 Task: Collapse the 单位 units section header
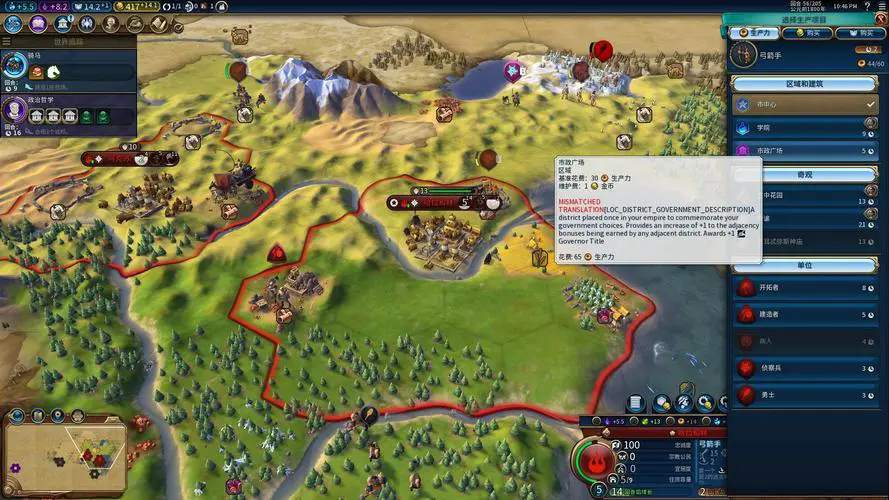point(805,265)
